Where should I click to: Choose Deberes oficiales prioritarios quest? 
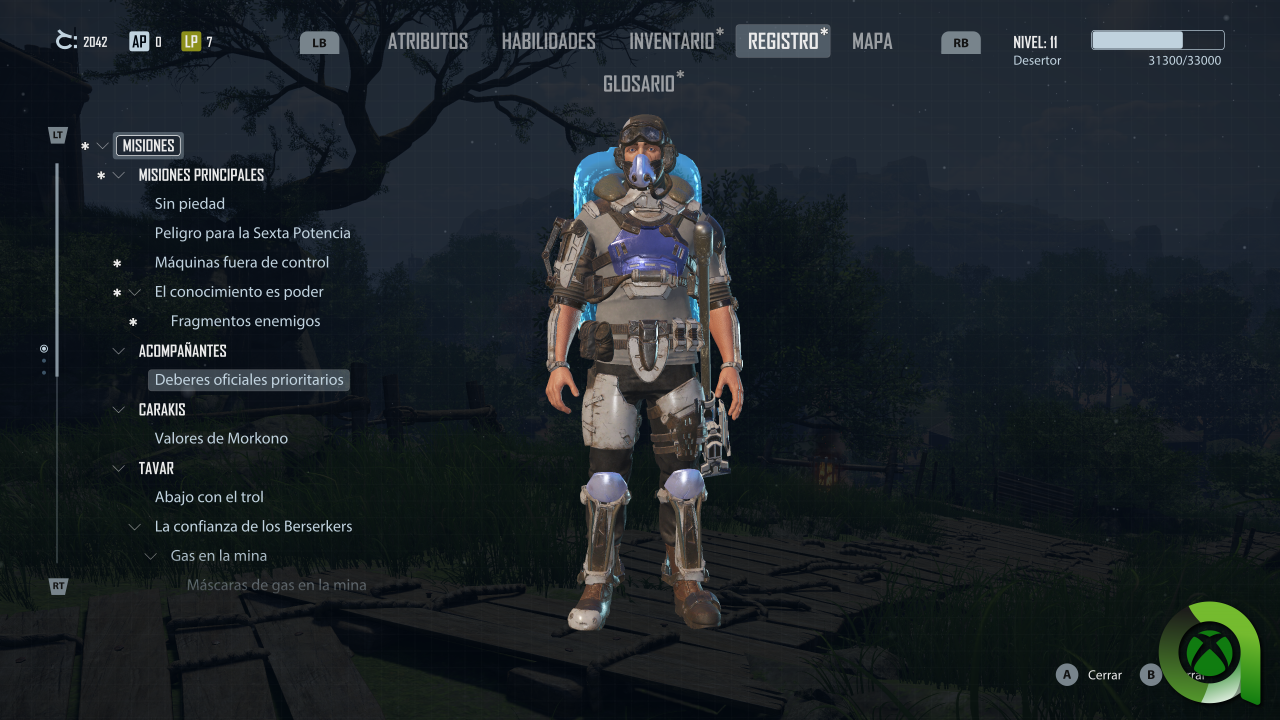(x=249, y=380)
